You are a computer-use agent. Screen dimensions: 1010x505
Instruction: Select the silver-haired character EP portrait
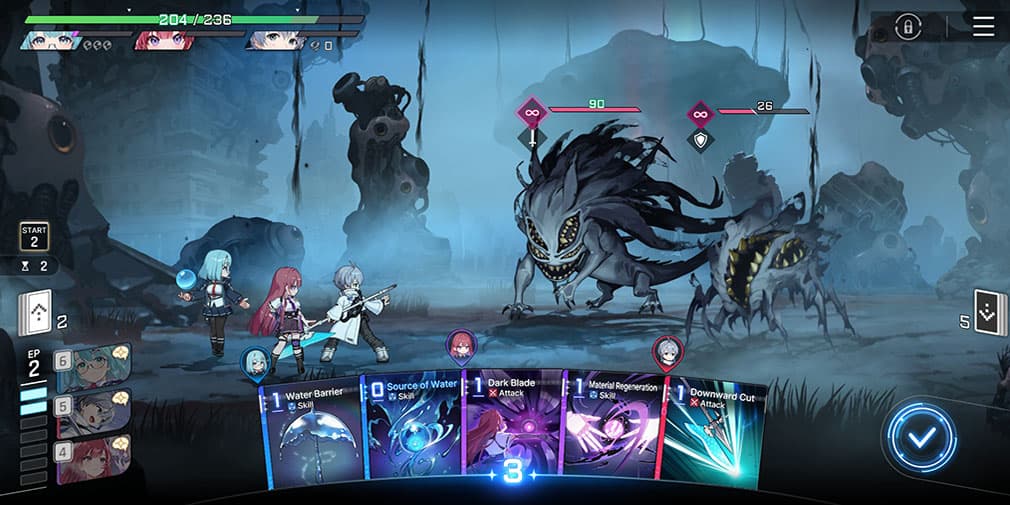click(x=93, y=412)
